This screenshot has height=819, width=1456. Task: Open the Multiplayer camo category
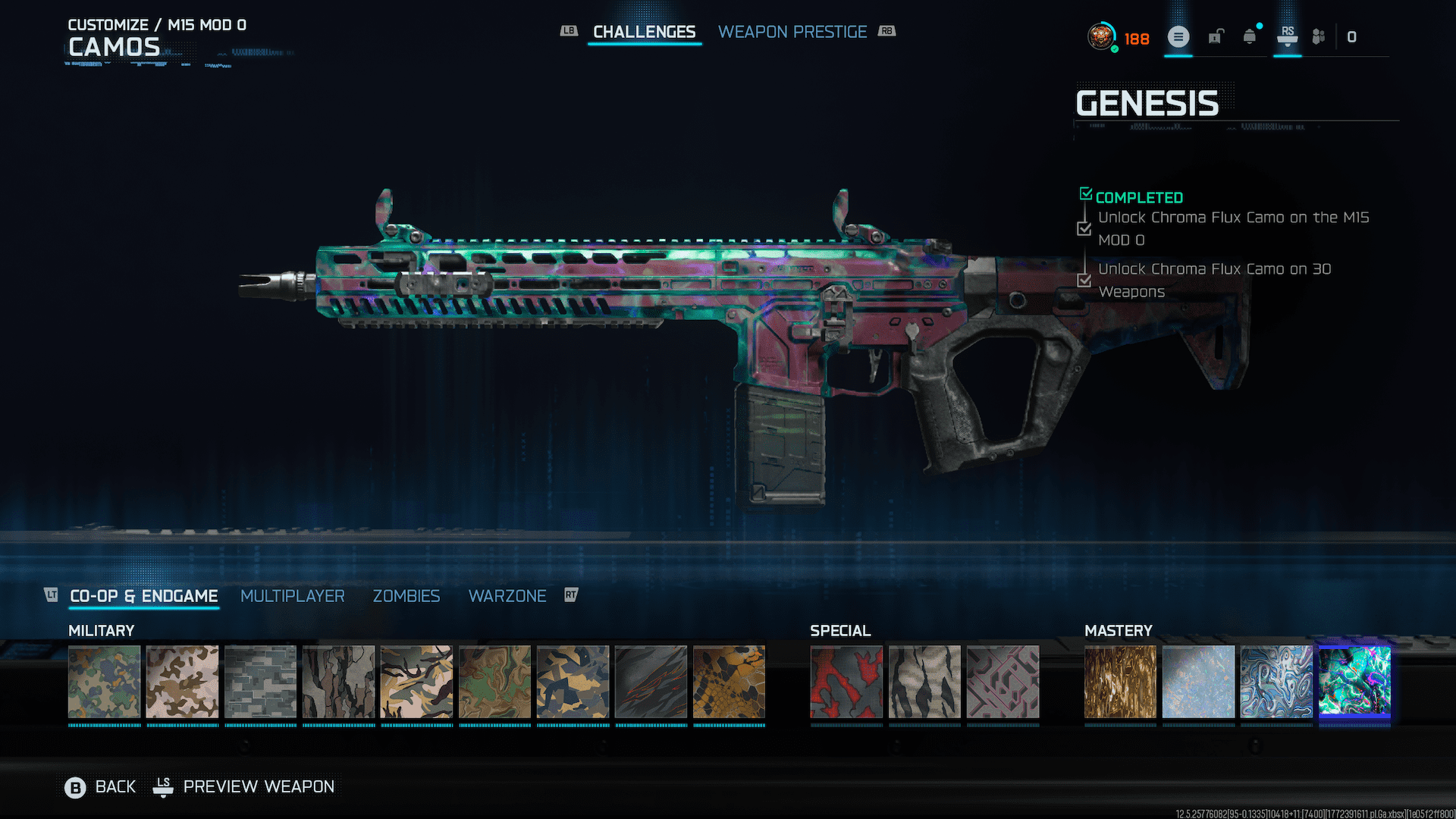[292, 596]
